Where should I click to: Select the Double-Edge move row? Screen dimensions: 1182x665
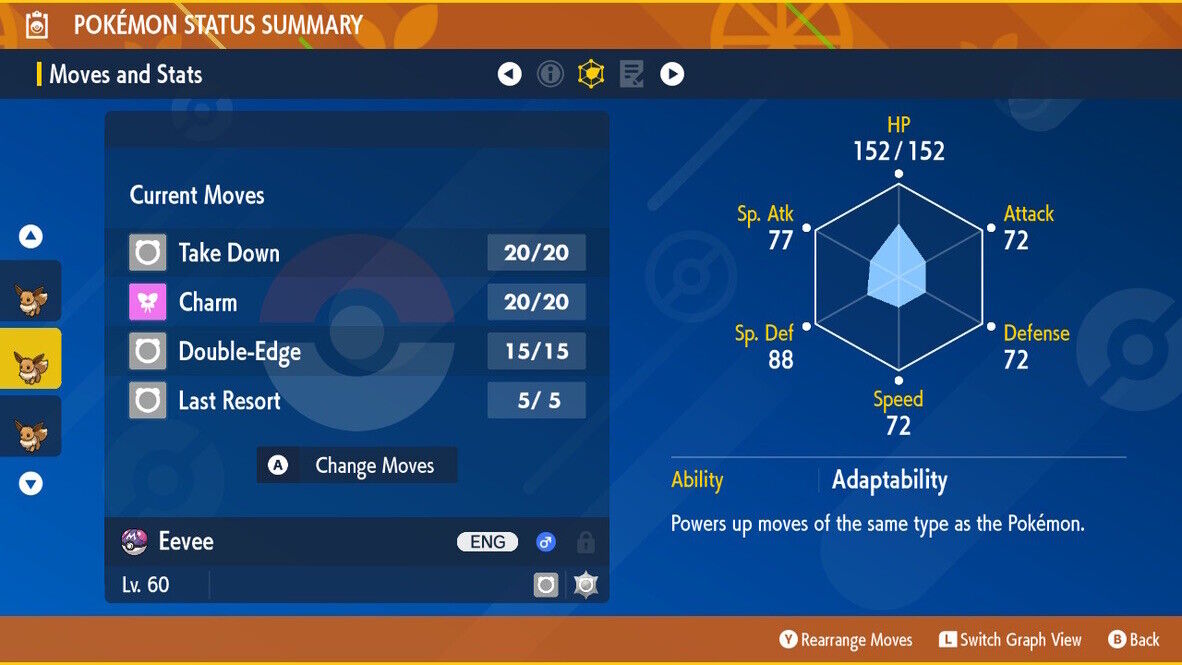click(356, 351)
